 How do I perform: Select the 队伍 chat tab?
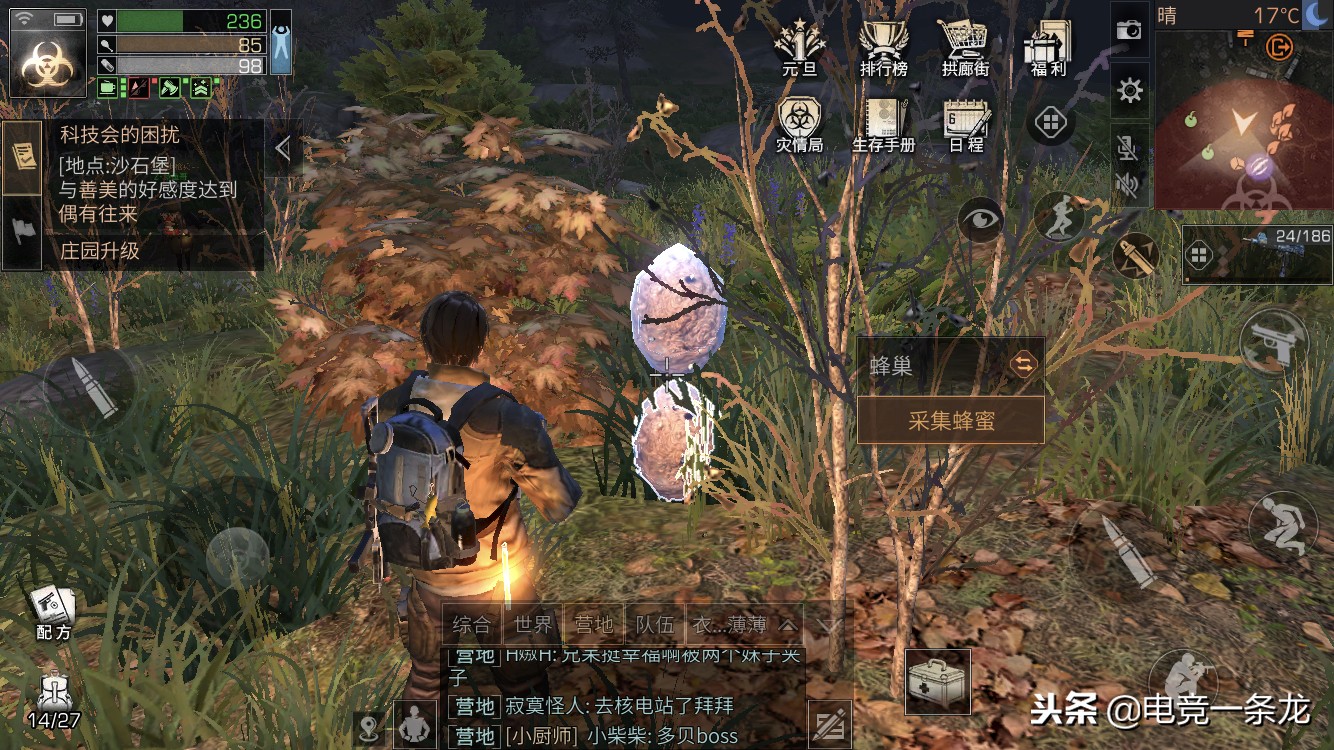click(656, 622)
